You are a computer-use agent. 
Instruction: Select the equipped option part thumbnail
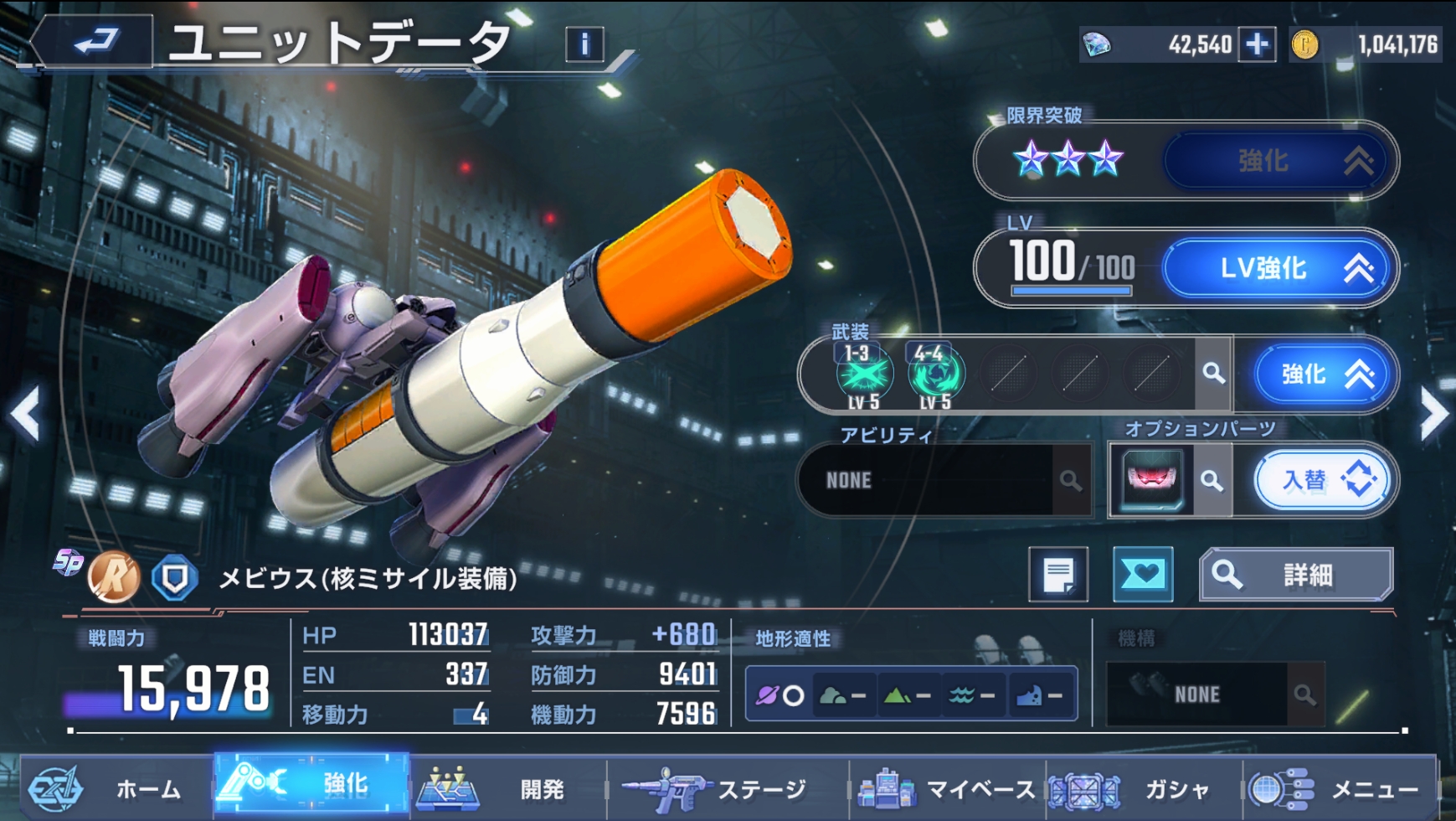(1152, 480)
